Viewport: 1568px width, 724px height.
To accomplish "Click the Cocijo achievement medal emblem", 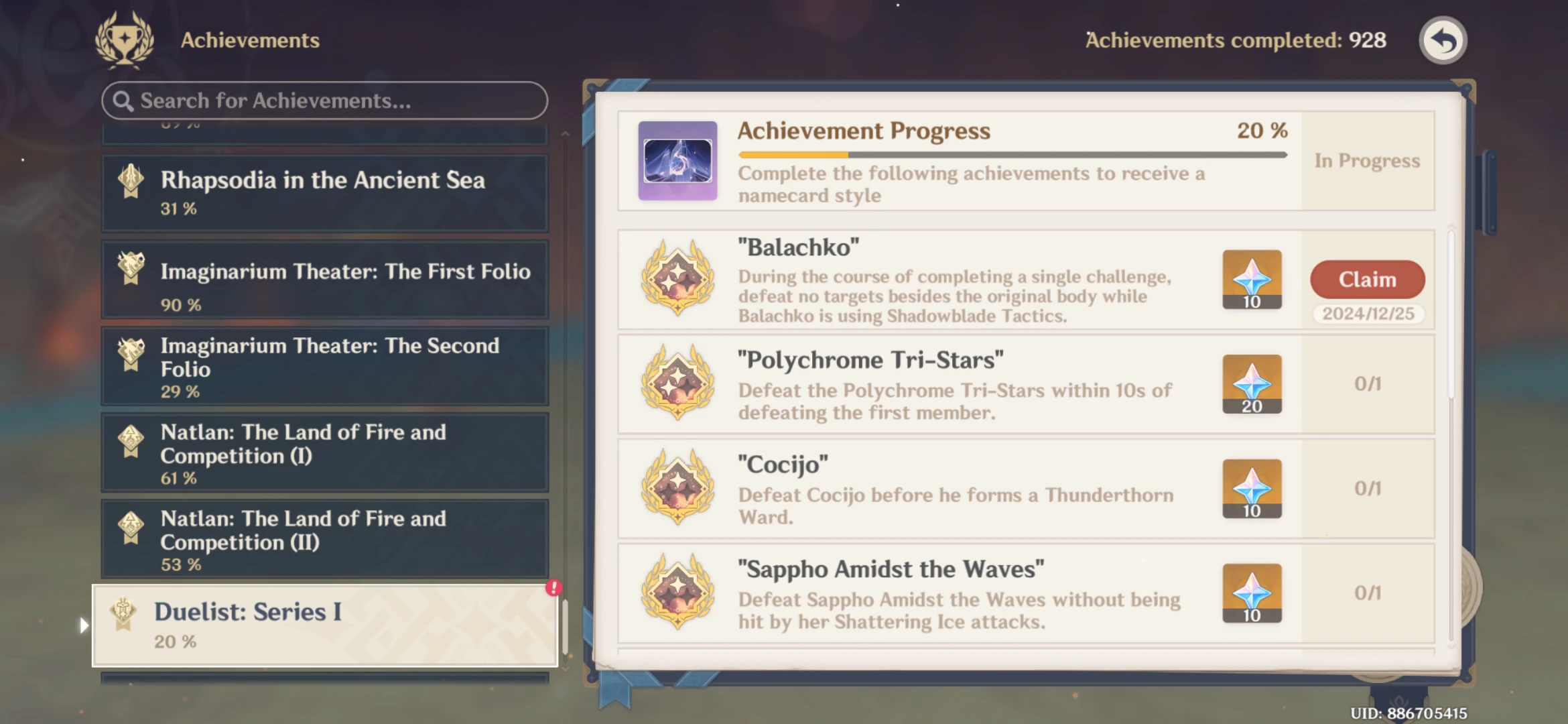I will click(x=676, y=489).
